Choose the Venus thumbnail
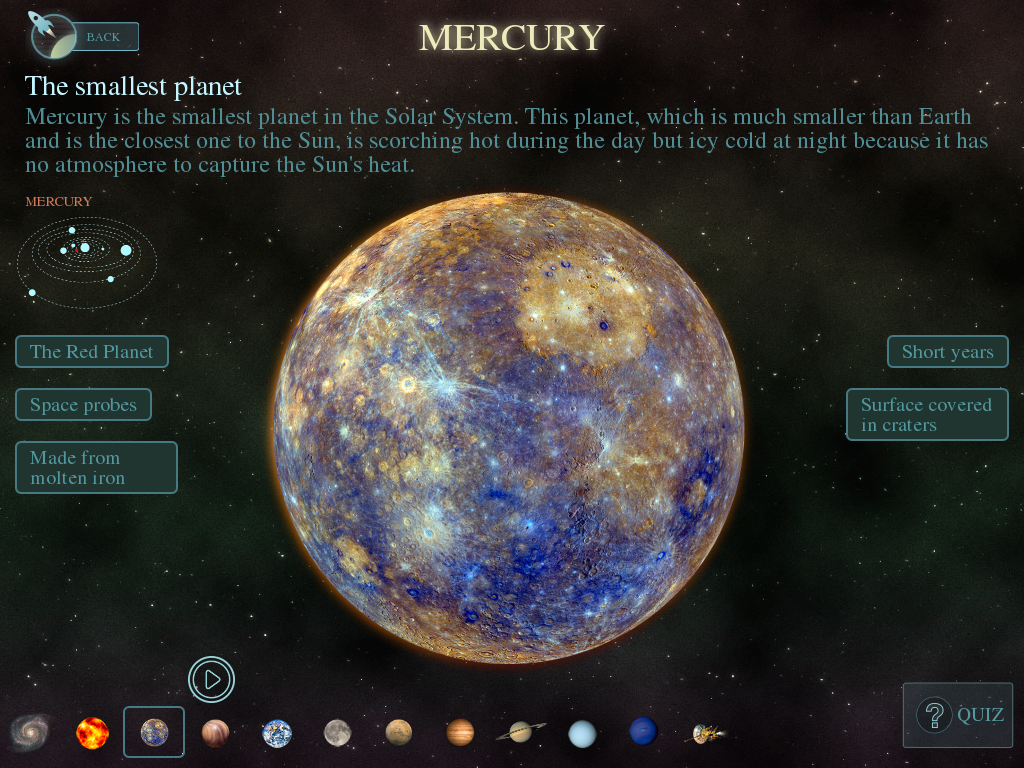Image resolution: width=1024 pixels, height=768 pixels. (x=215, y=733)
